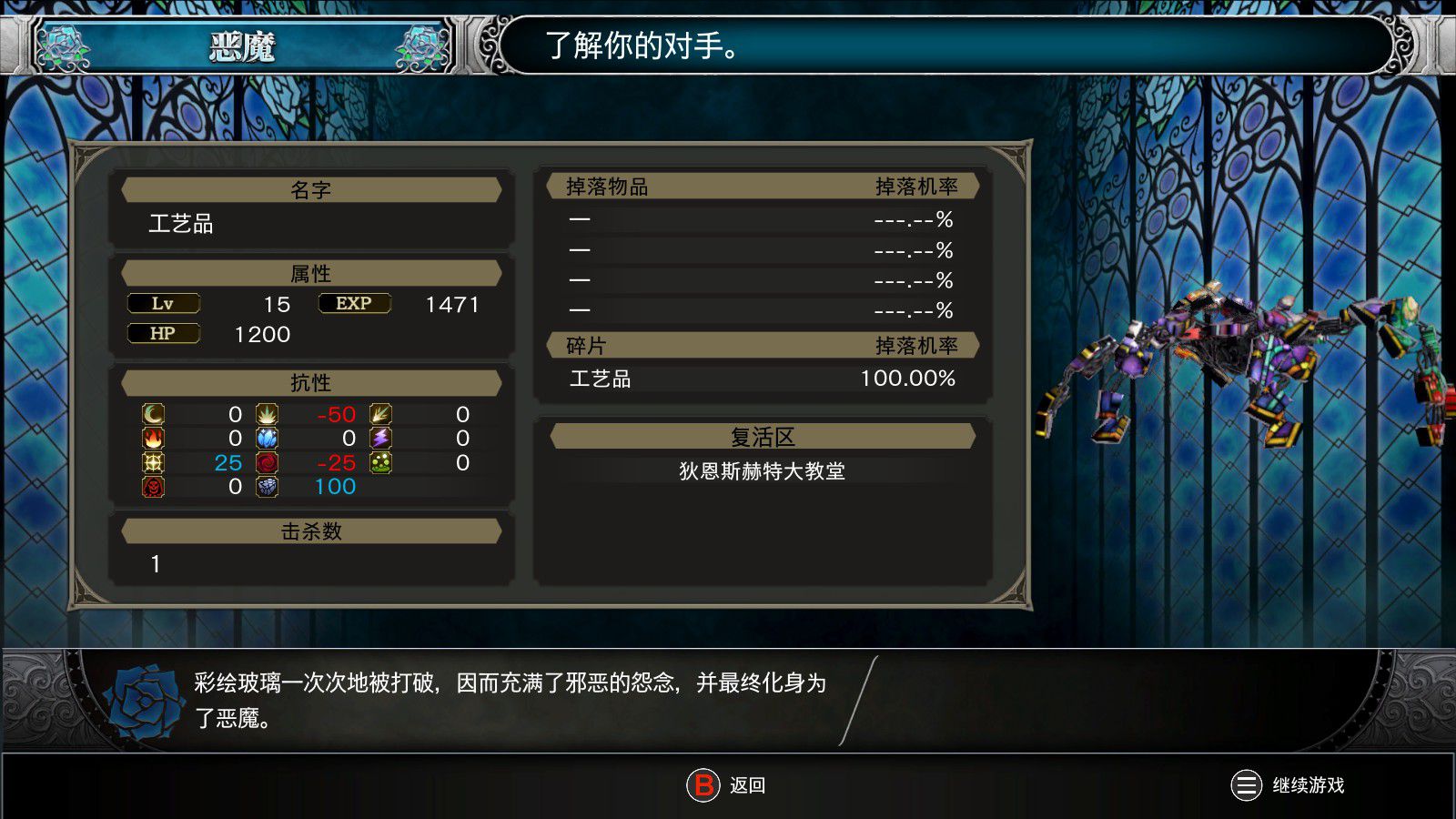Select the green poison resistance icon
The image size is (1456, 819).
379,462
